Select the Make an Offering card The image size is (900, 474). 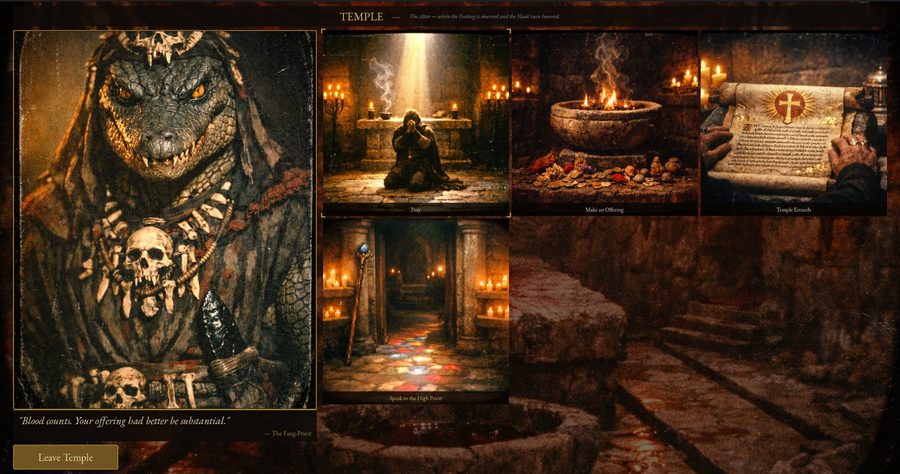tap(604, 122)
